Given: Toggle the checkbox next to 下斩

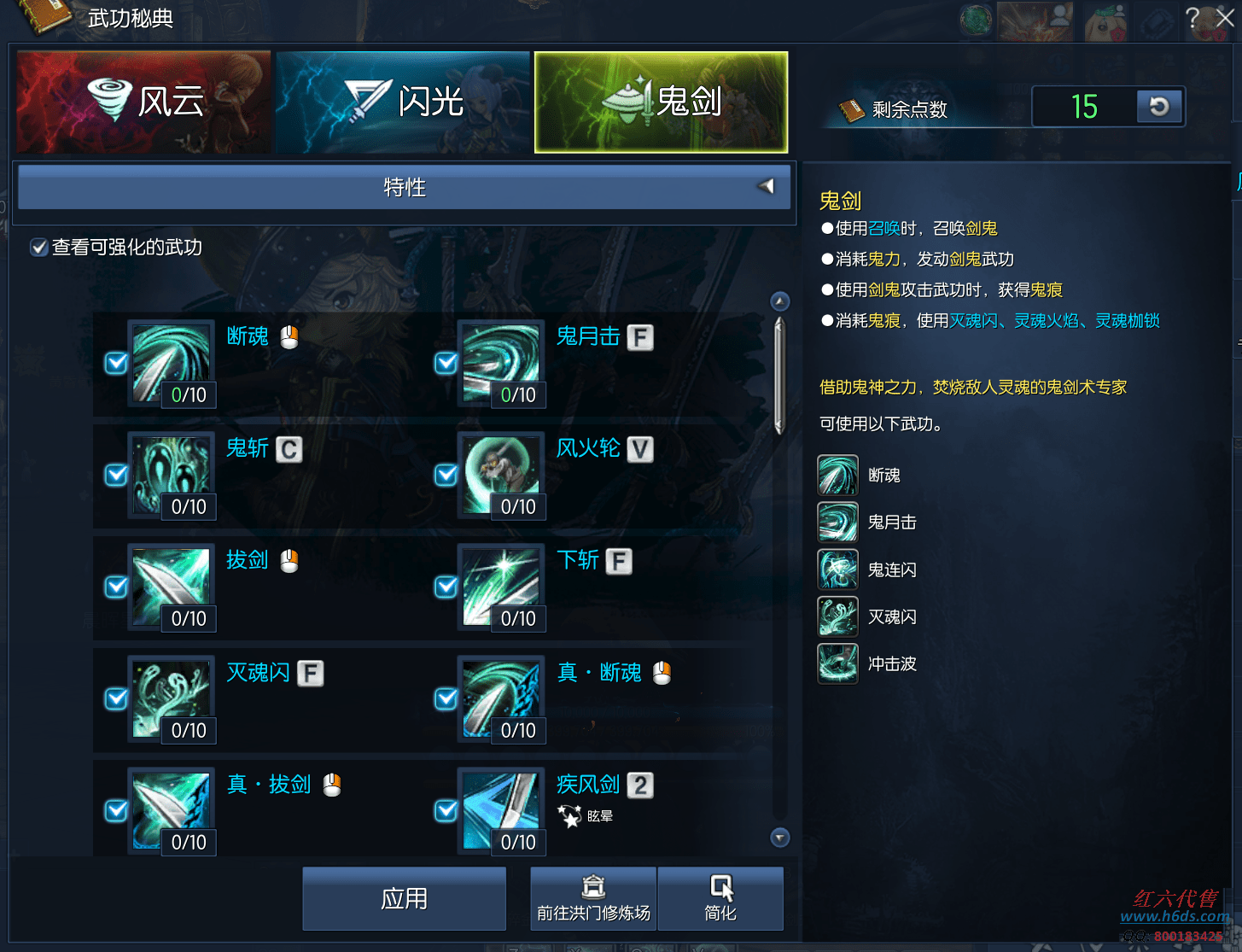Looking at the screenshot, I should 446,587.
